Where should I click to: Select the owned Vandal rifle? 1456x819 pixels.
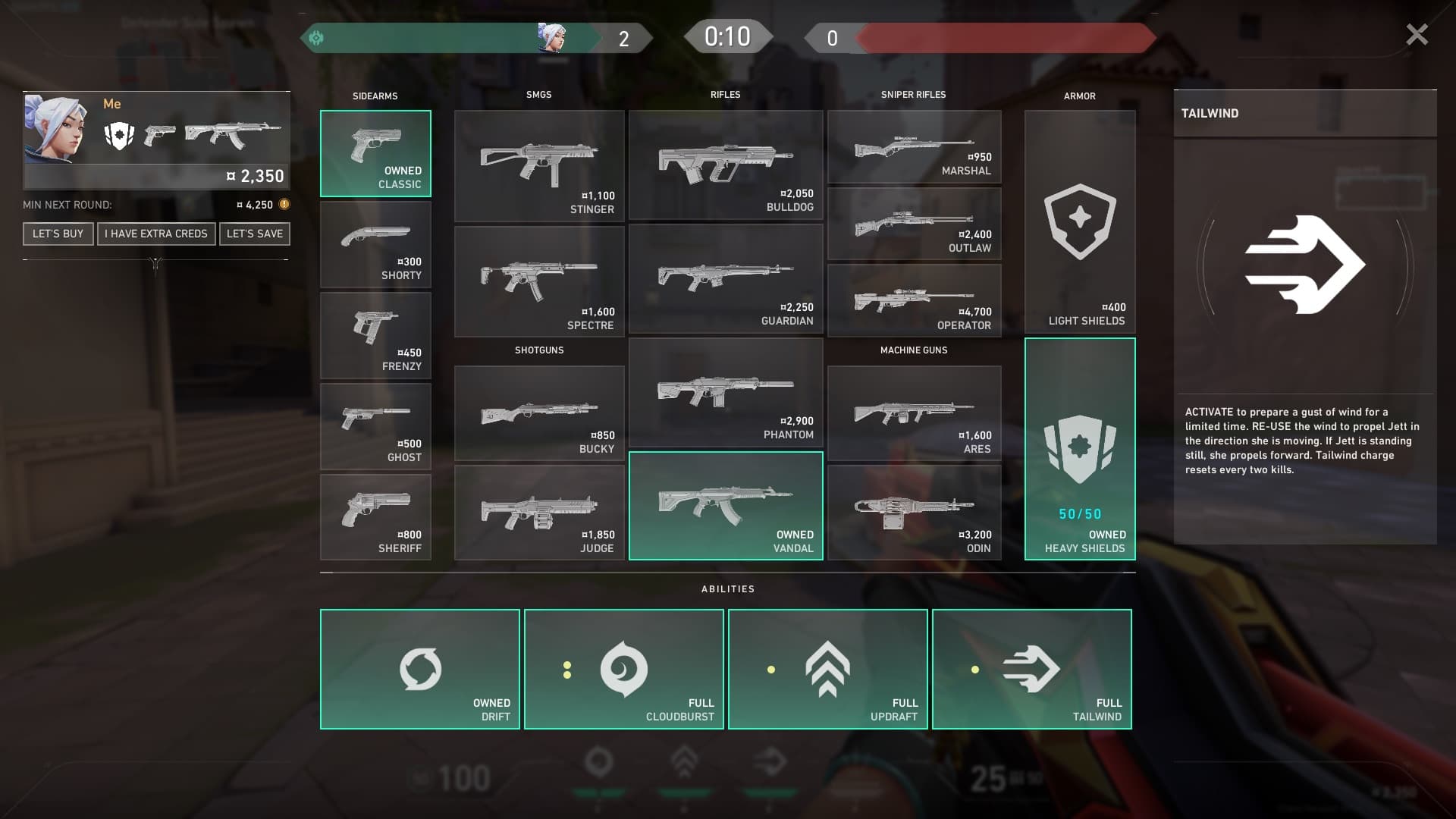tap(726, 506)
